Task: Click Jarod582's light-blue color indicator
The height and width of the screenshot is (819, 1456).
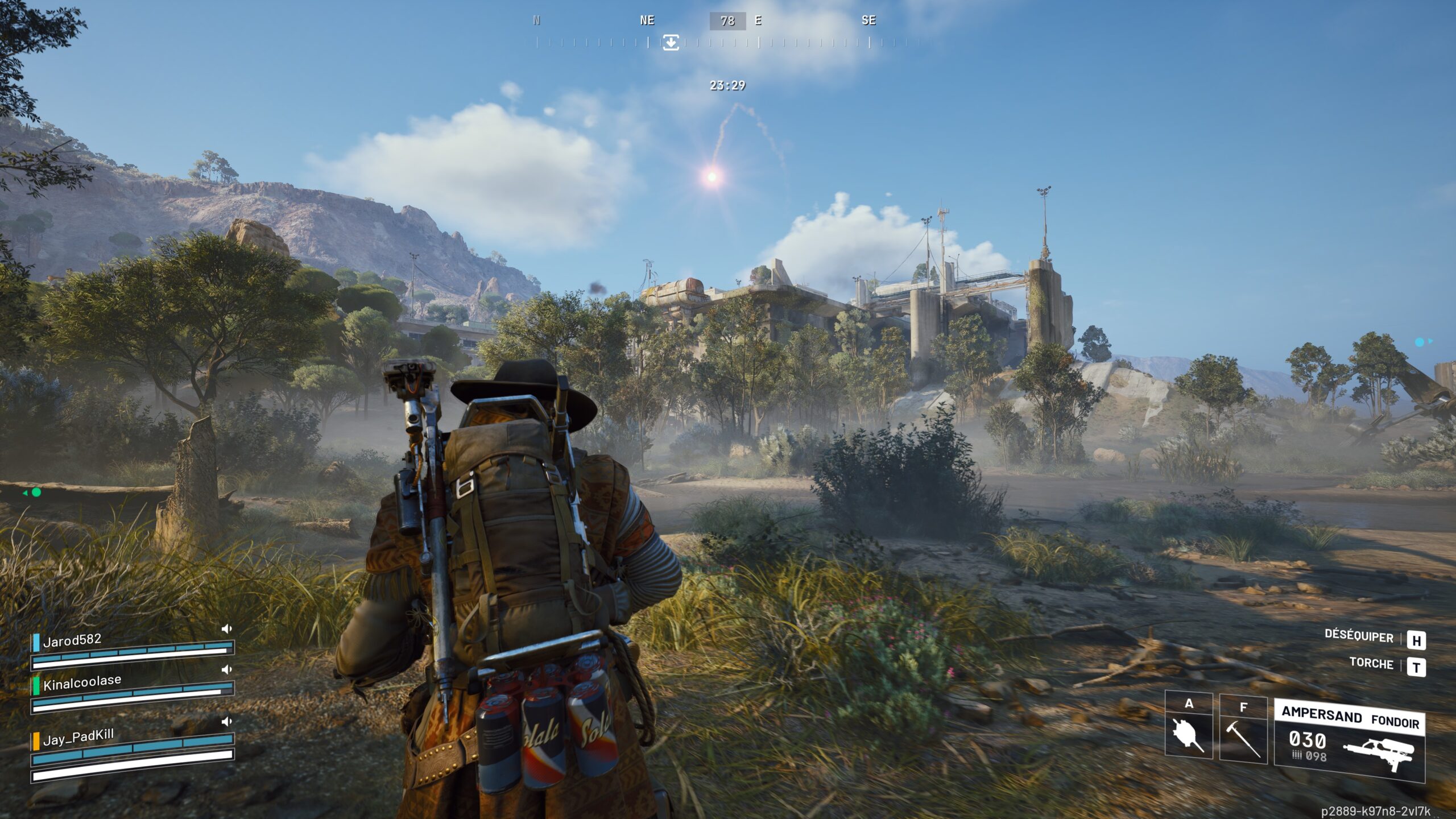Action: [x=36, y=643]
